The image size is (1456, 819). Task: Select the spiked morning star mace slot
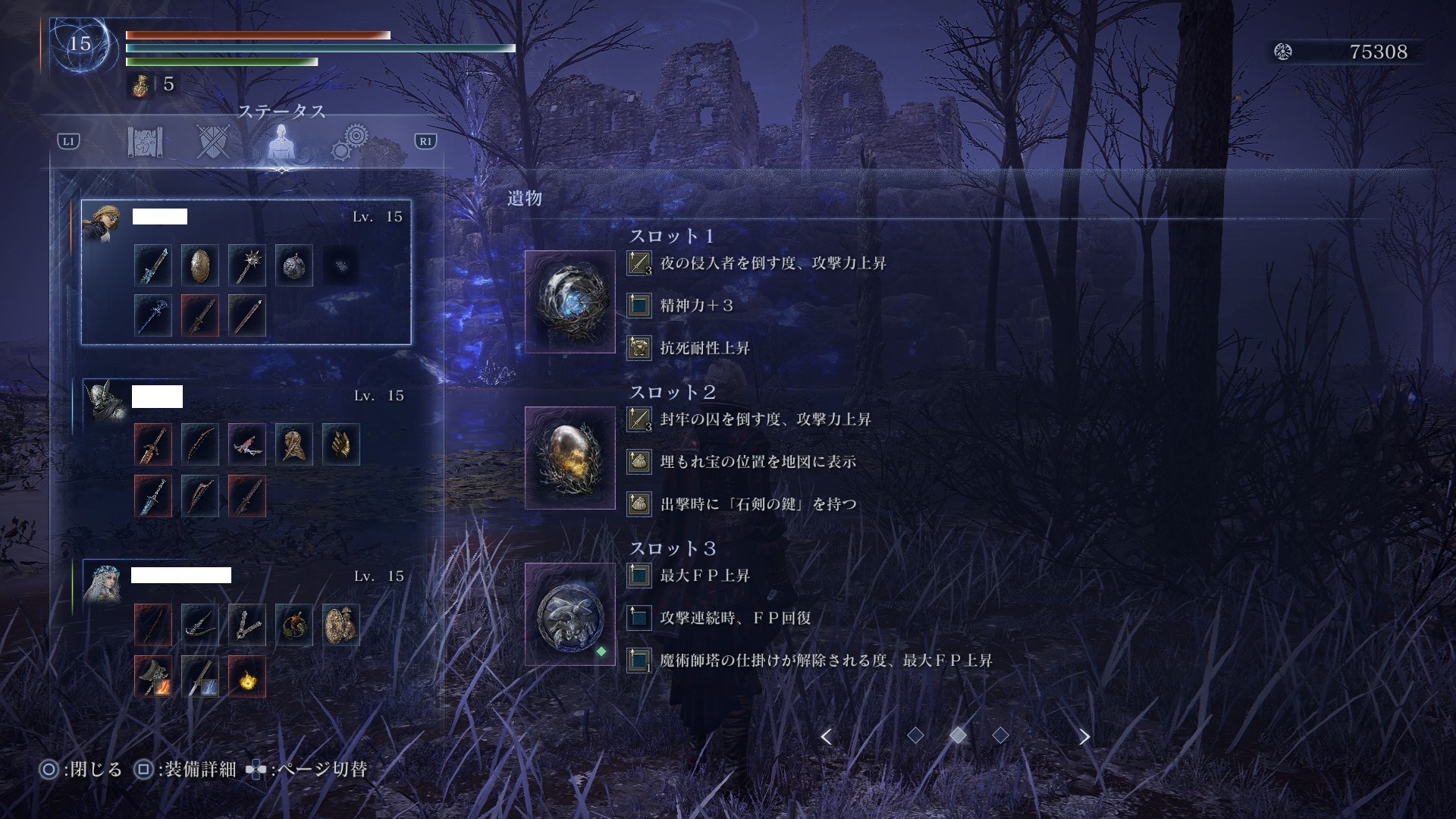point(247,265)
